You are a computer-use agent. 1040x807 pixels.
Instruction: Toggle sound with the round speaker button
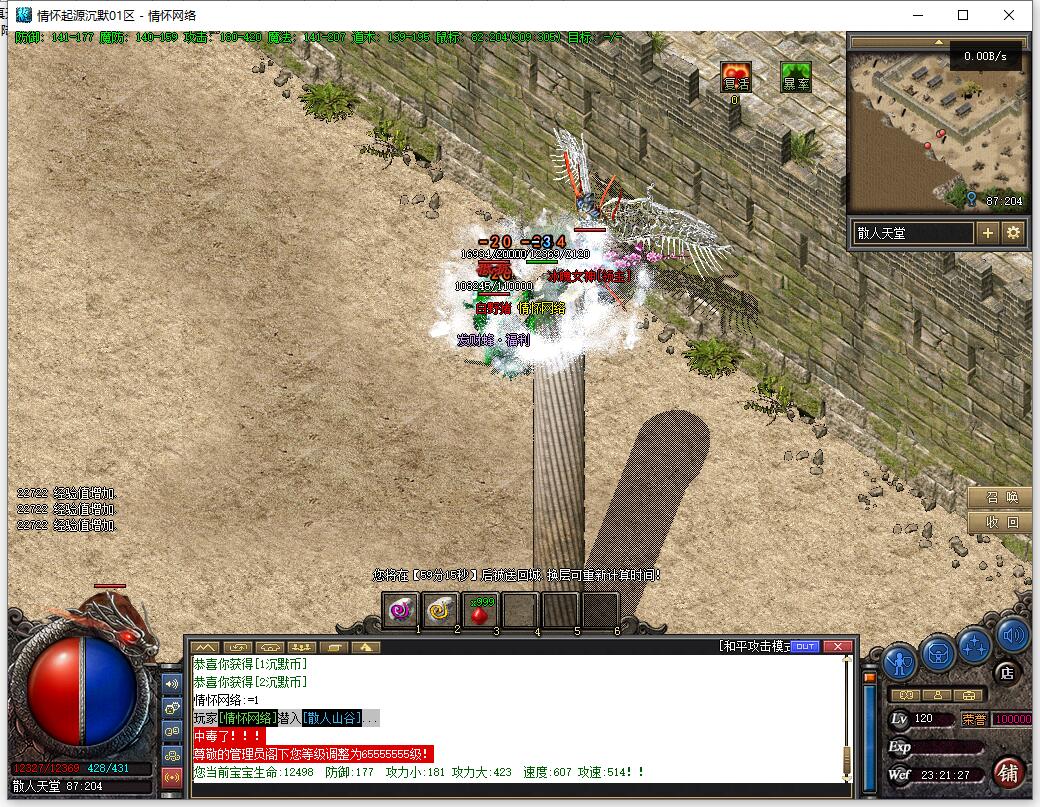coord(1012,634)
